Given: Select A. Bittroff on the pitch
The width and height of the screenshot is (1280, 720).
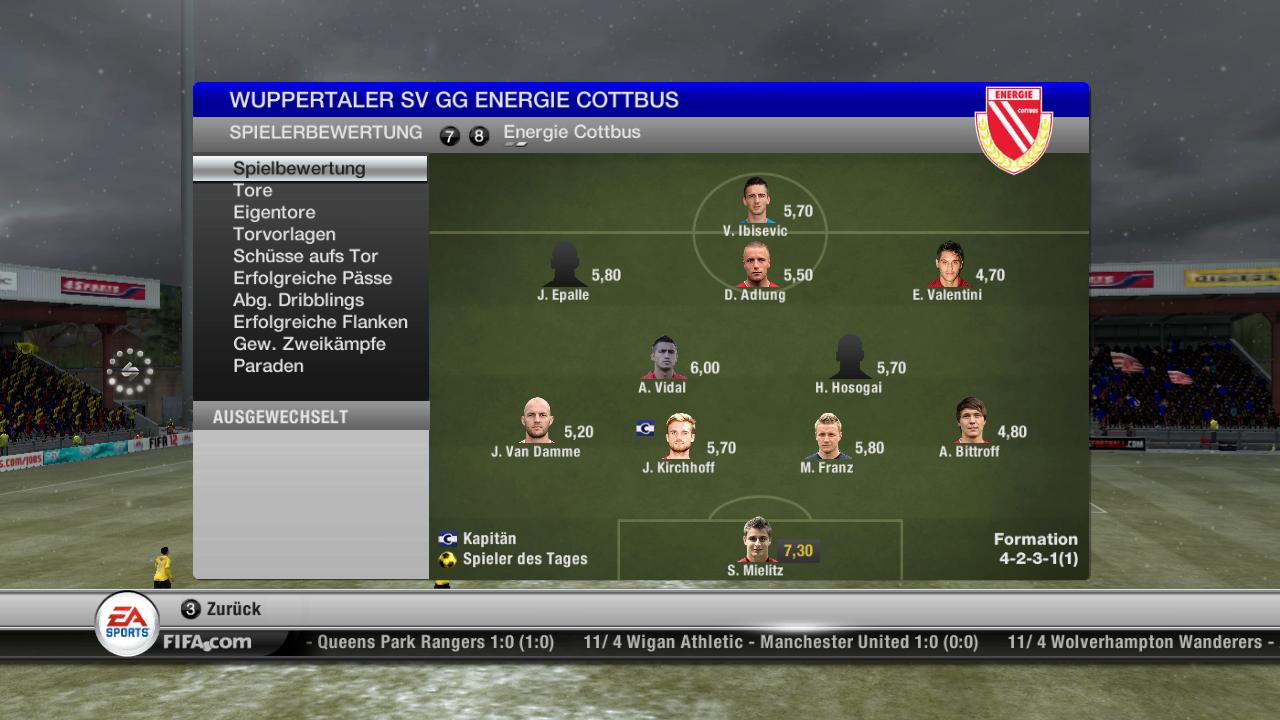Looking at the screenshot, I should coord(970,421).
